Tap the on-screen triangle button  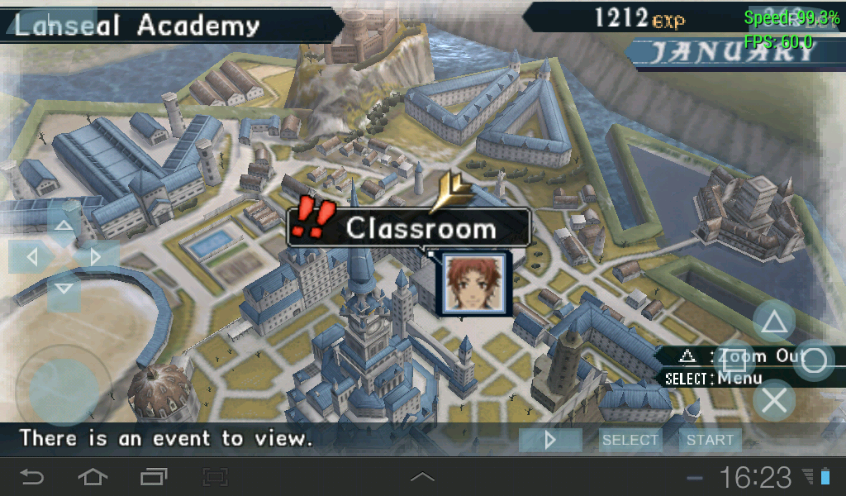pos(772,322)
